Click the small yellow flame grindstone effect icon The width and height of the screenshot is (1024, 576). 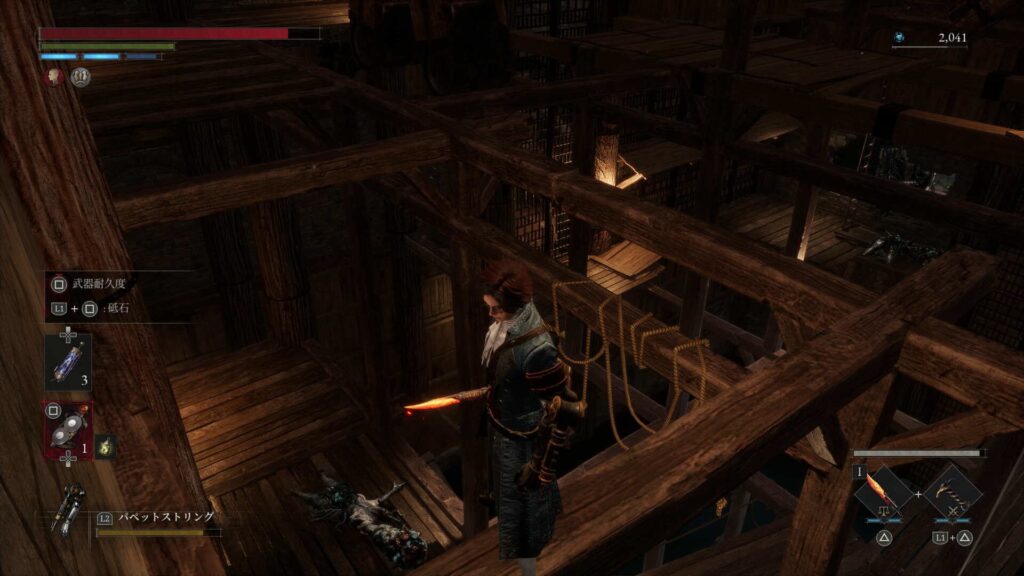pos(105,448)
